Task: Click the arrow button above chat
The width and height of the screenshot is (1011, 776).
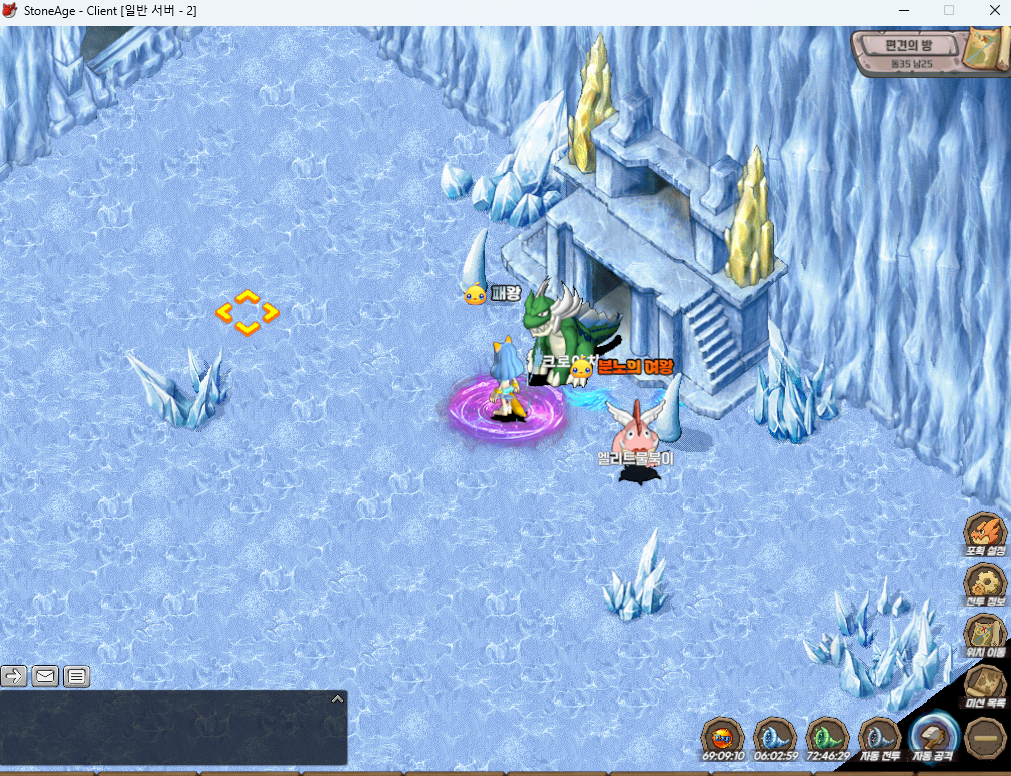Action: (14, 676)
